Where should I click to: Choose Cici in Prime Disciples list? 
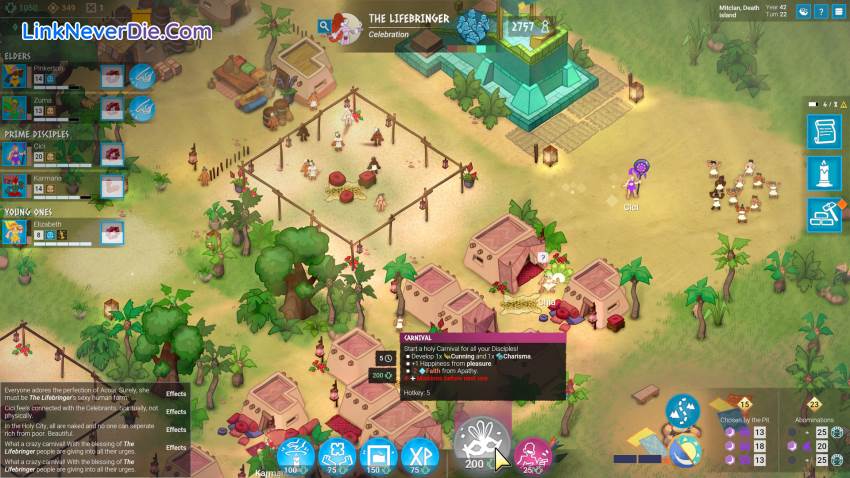point(15,153)
